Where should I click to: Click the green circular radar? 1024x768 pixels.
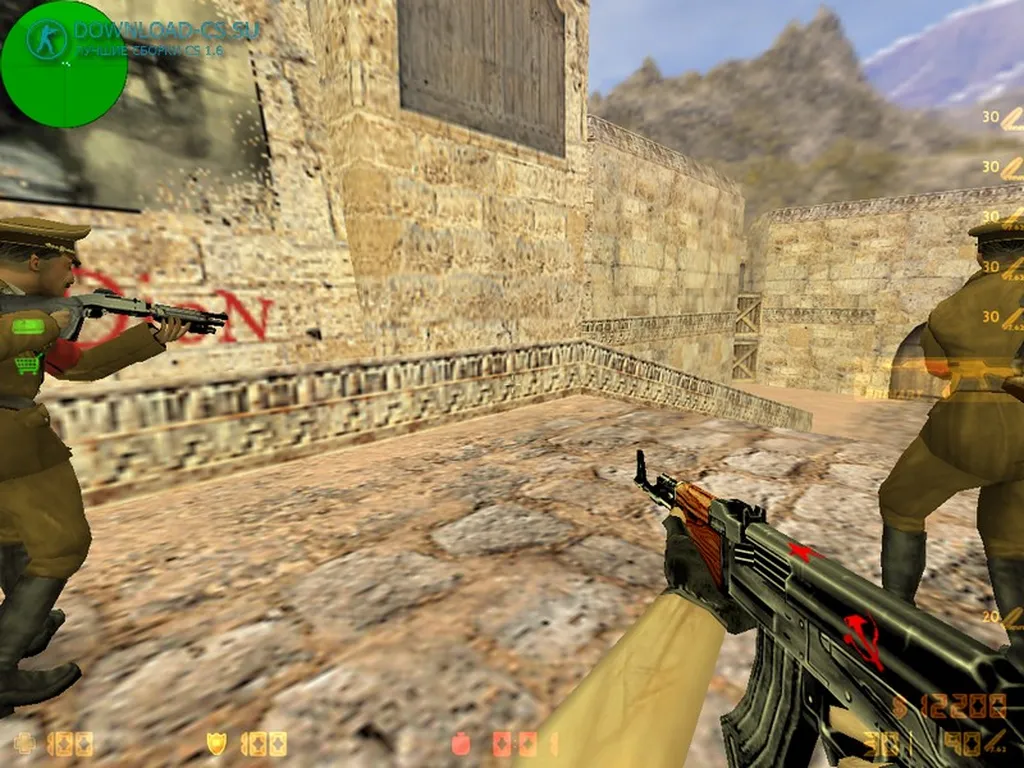point(63,64)
